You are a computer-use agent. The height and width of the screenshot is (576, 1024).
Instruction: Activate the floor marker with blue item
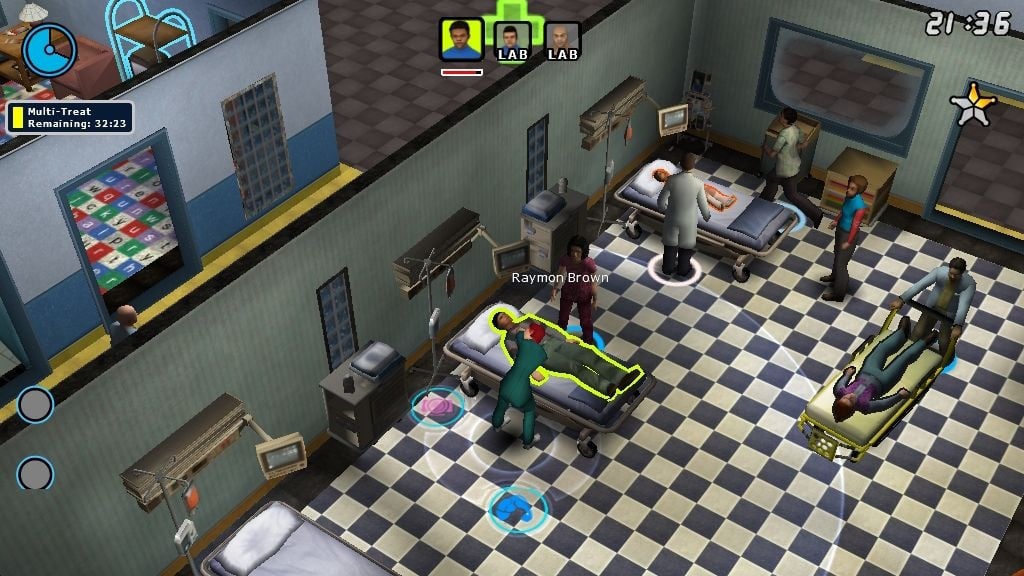coord(517,508)
